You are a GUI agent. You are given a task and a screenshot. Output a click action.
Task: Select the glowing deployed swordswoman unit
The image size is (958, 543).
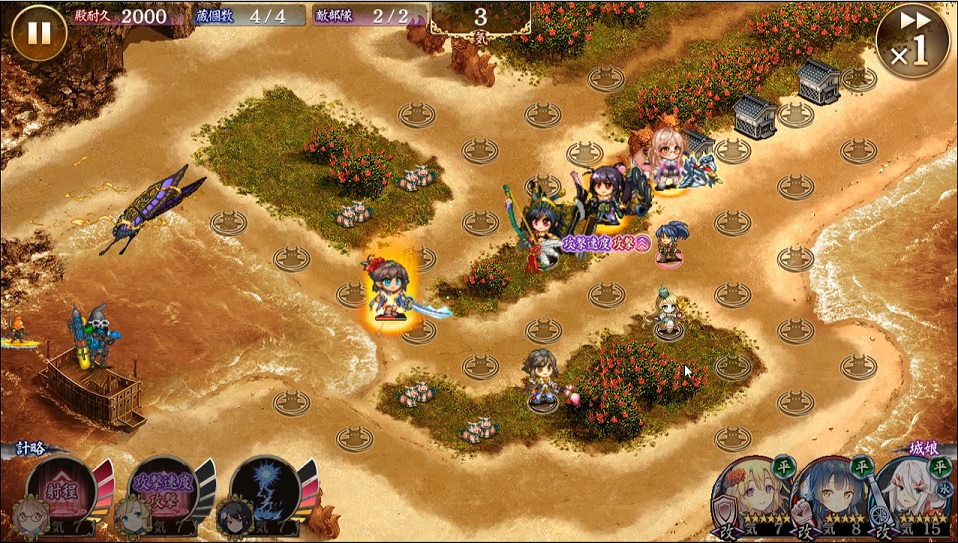pyautogui.click(x=388, y=287)
